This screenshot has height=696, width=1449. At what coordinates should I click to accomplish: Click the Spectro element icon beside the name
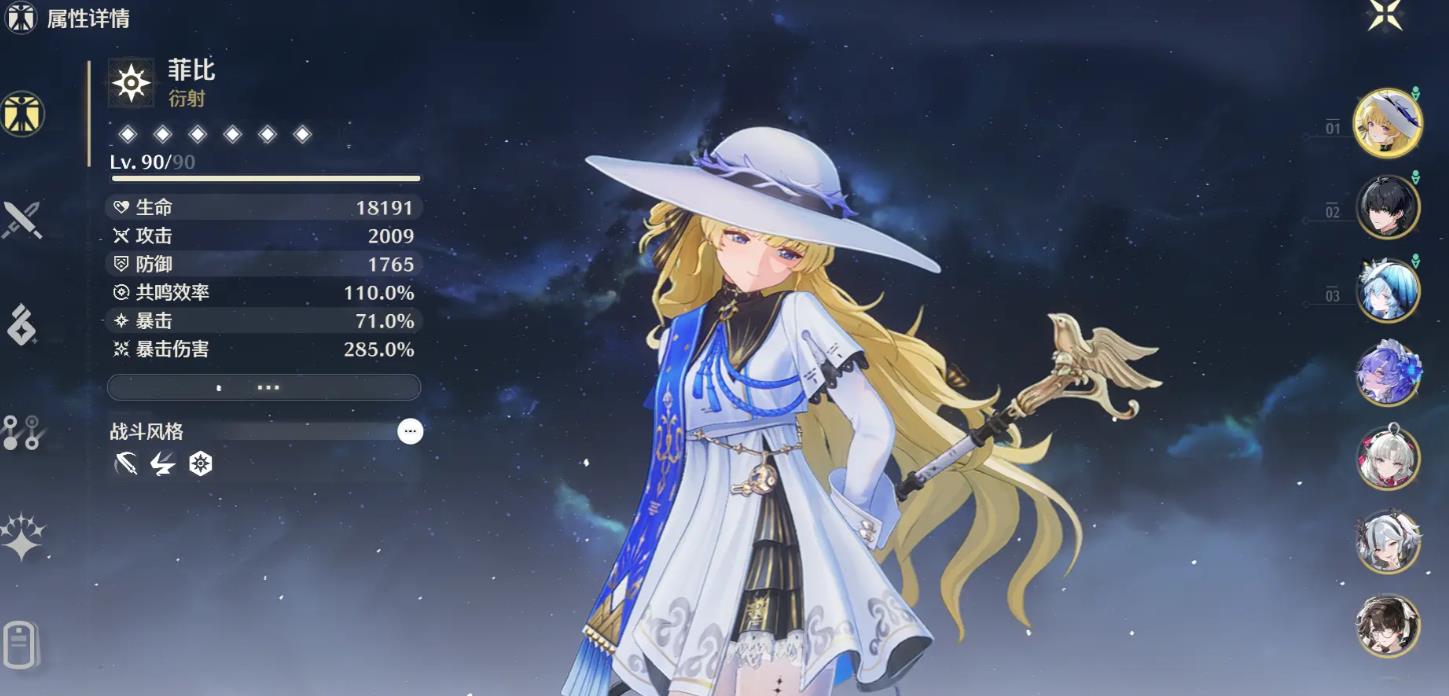pyautogui.click(x=131, y=83)
